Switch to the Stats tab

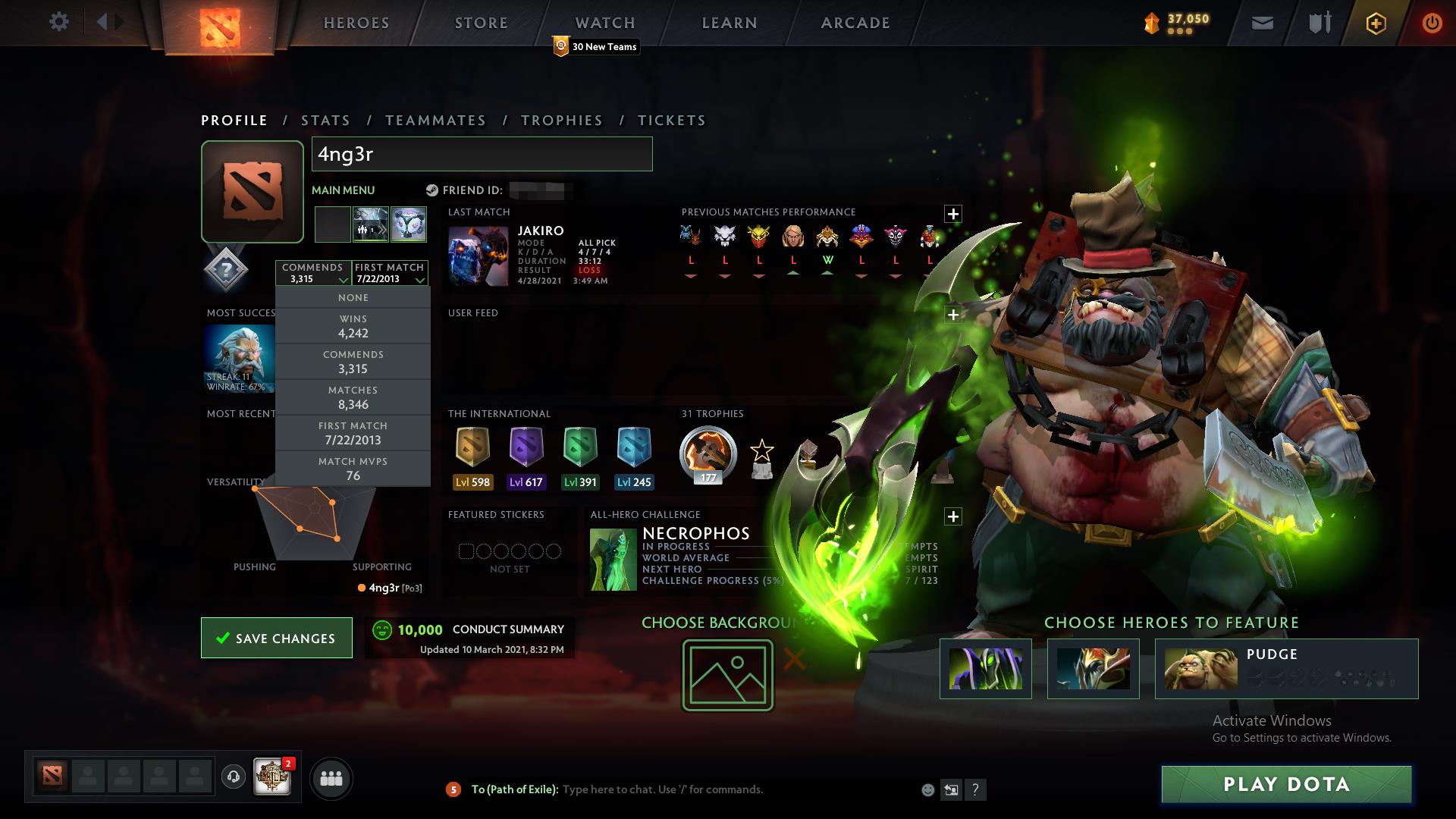[x=325, y=121]
